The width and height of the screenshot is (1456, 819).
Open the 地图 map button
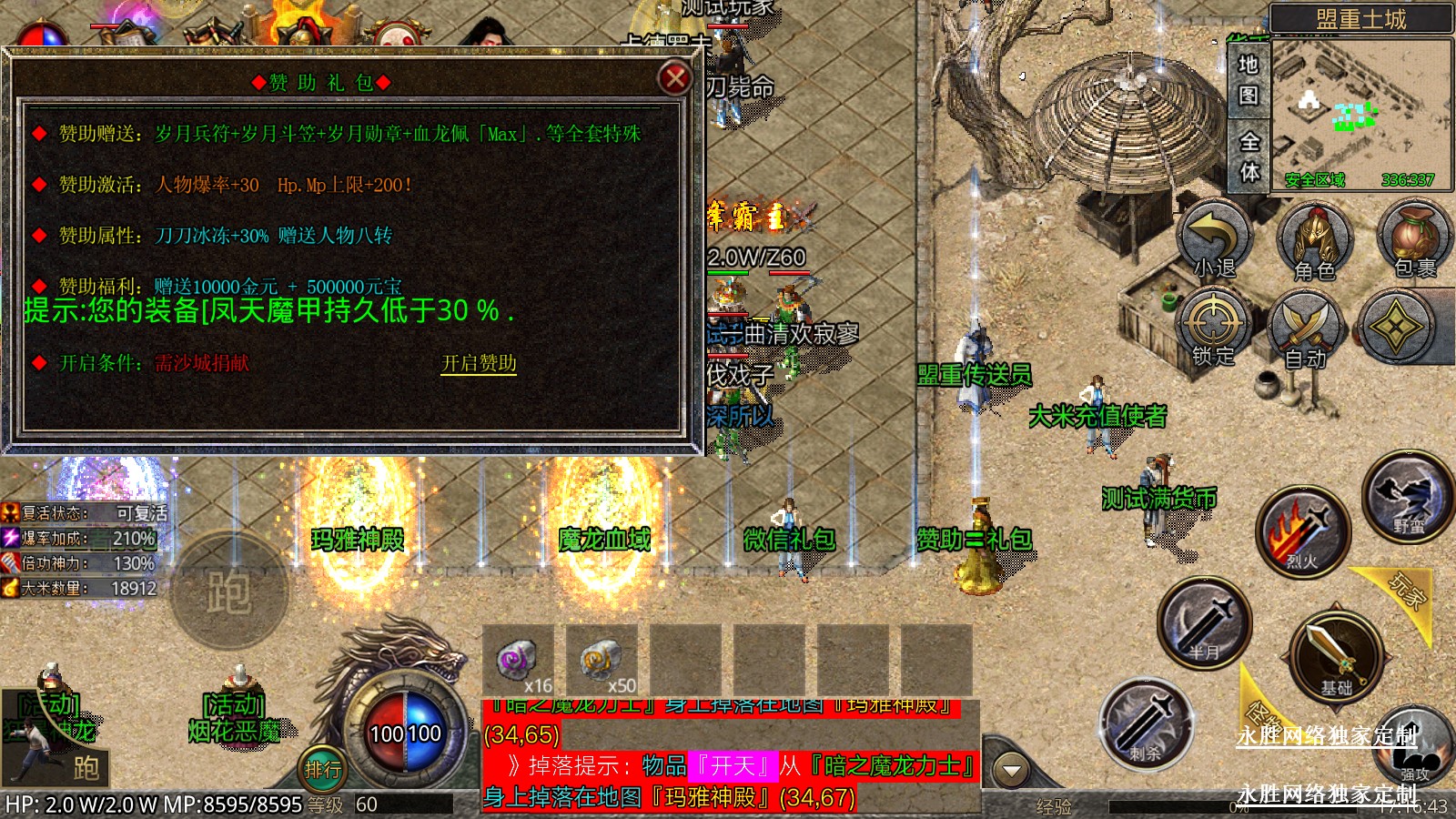pyautogui.click(x=1248, y=78)
